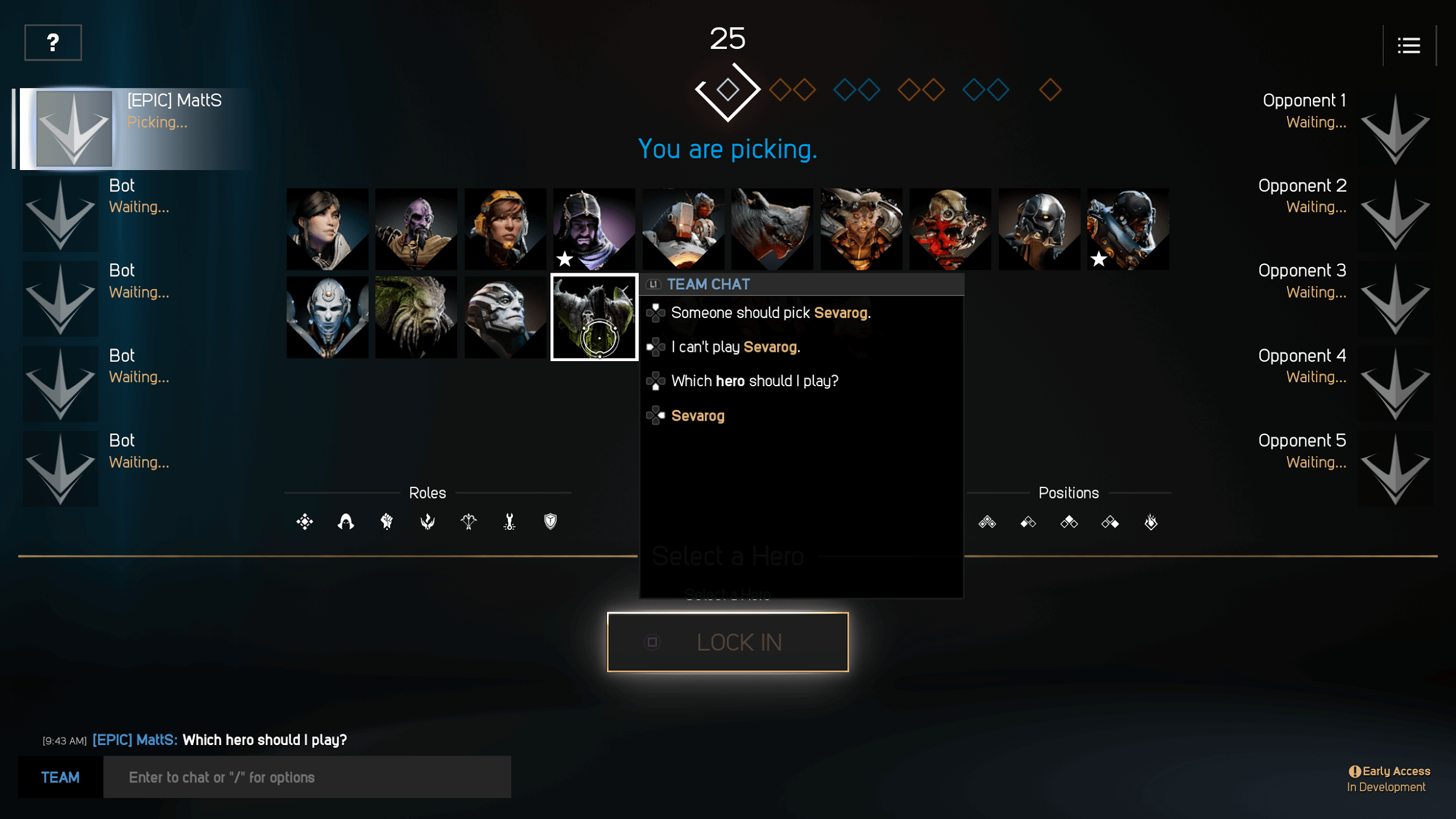Send the quick chat message 'Sevarog'
Image resolution: width=1456 pixels, height=819 pixels.
(x=698, y=415)
